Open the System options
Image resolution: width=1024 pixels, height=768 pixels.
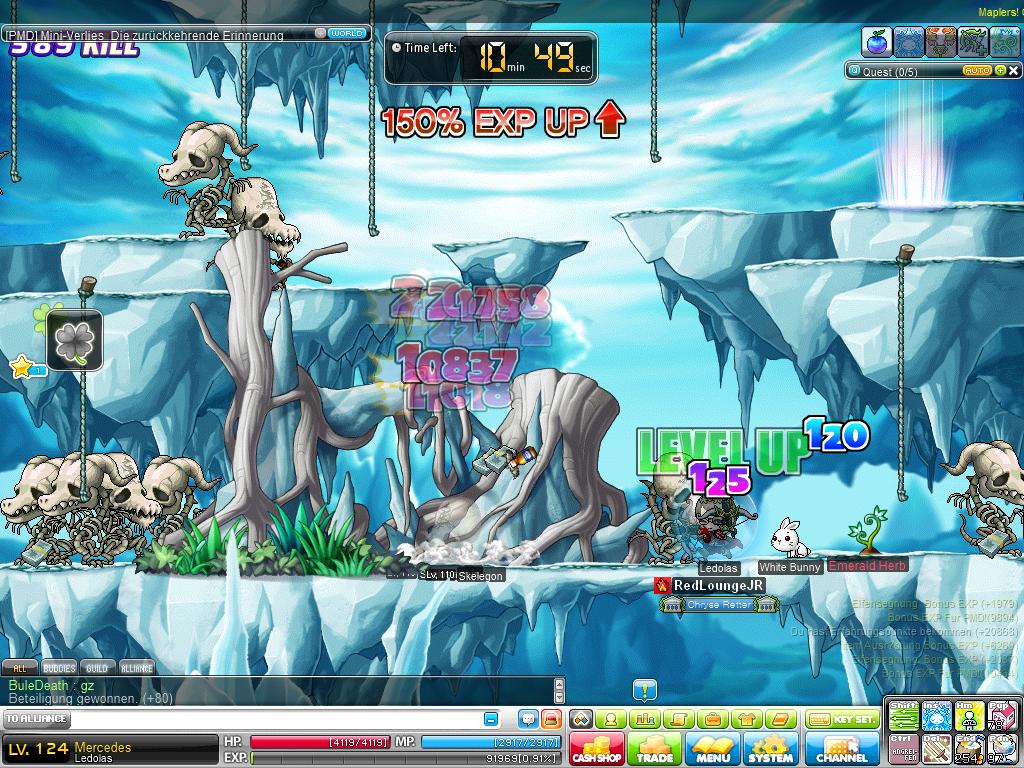[x=770, y=749]
